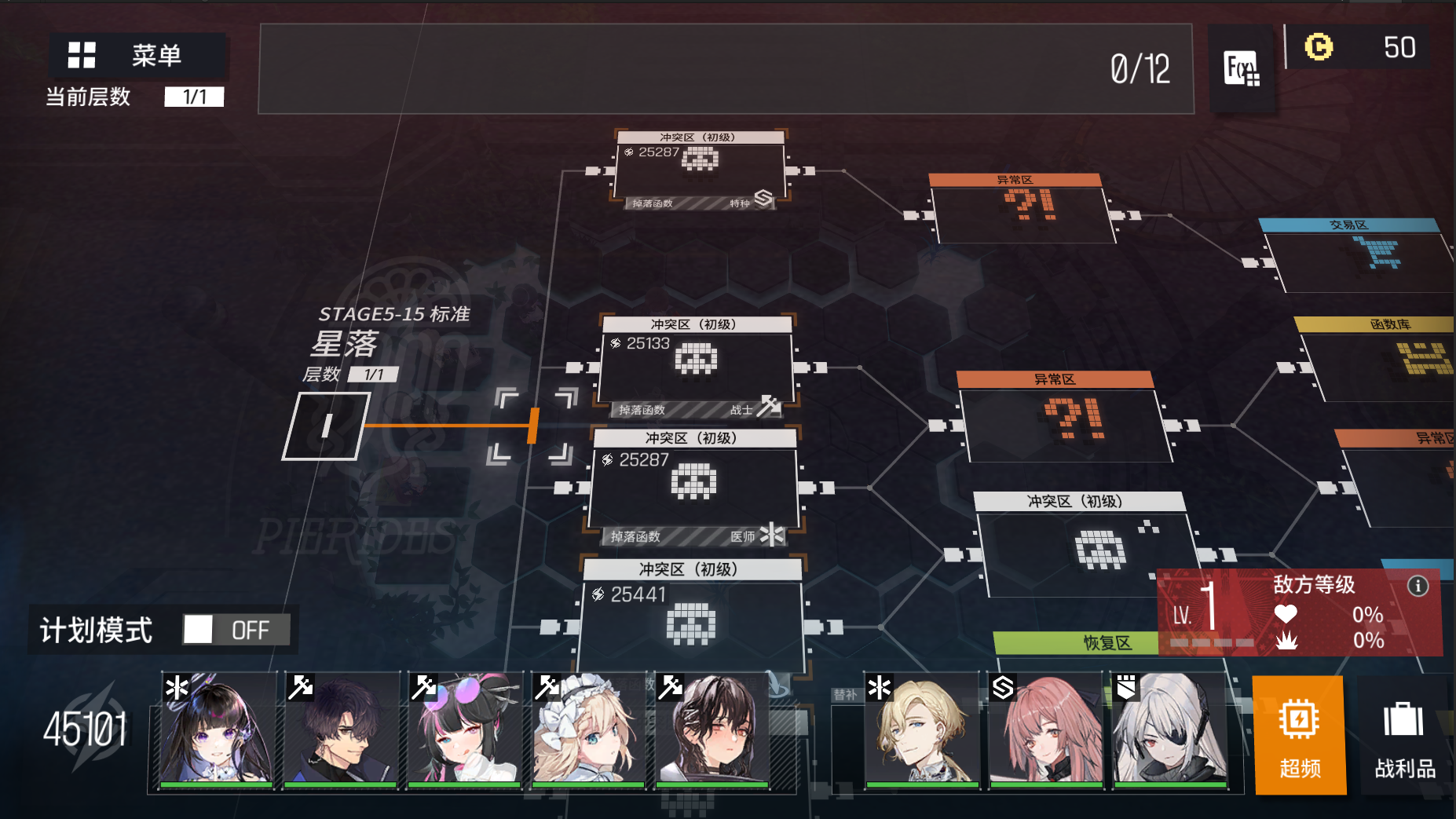Select the white-haired eyepatch character portrait
Viewport: 1456px width, 819px height.
1170,730
